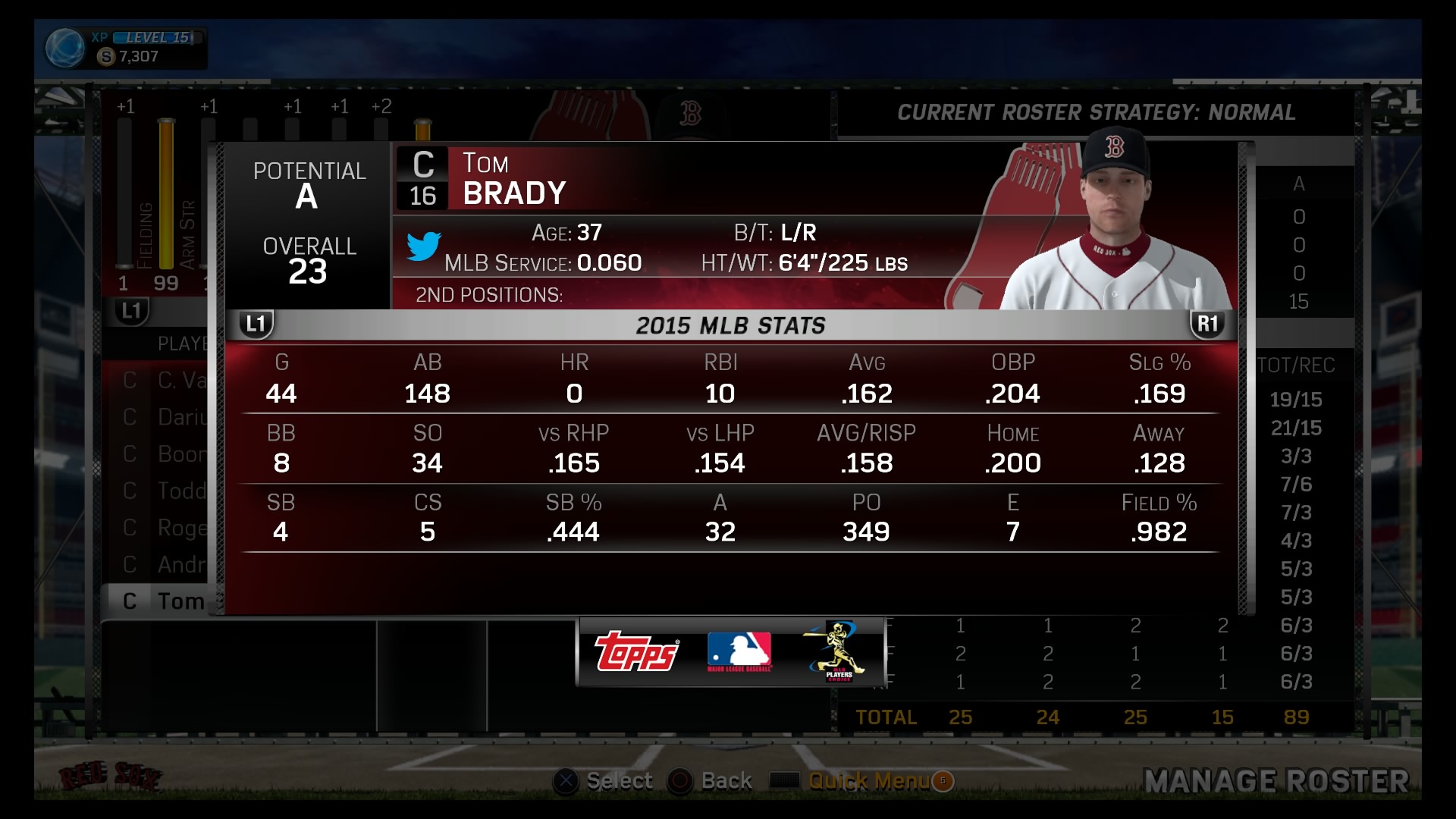Click the Twitter bird icon on Brady's card
The image size is (1456, 819).
[423, 246]
